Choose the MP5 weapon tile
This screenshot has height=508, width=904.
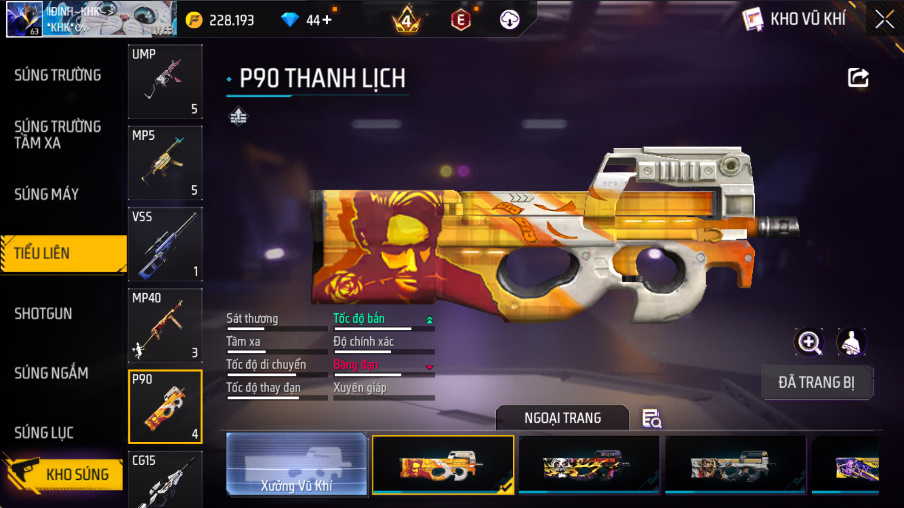pos(165,162)
